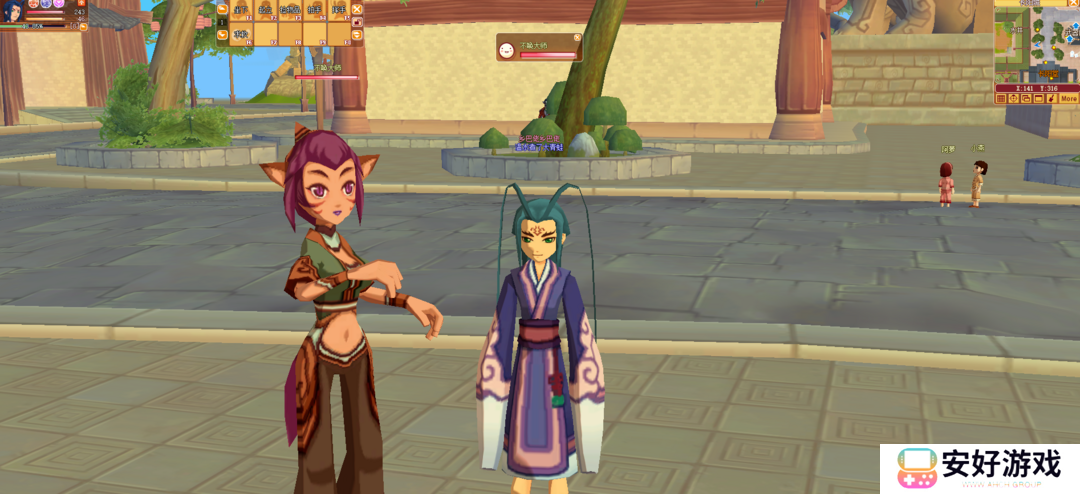
Task: Use the 坐下 (sit down) action slot
Action: [x=241, y=10]
